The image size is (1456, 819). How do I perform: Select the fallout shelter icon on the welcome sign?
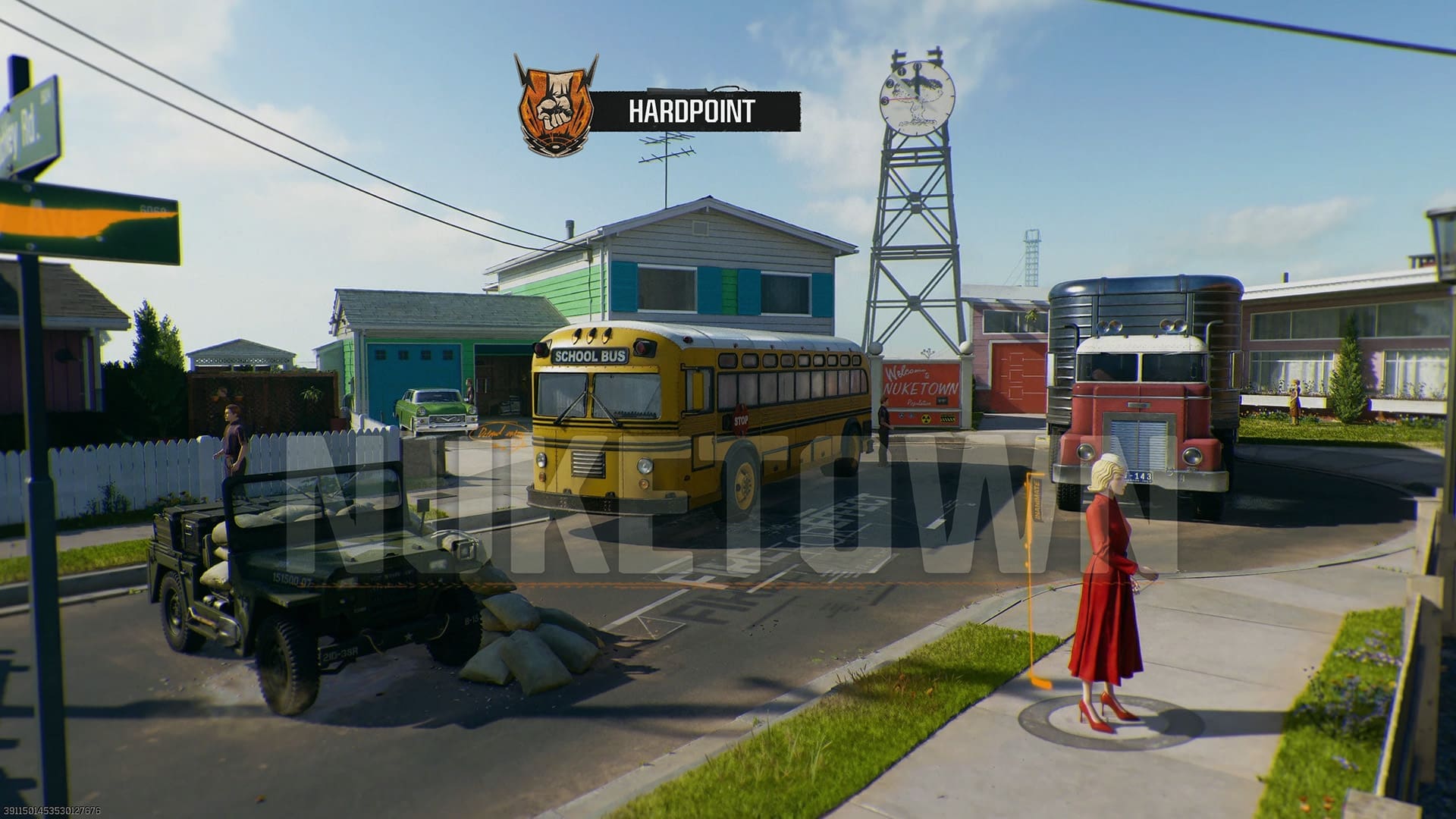[x=902, y=416]
